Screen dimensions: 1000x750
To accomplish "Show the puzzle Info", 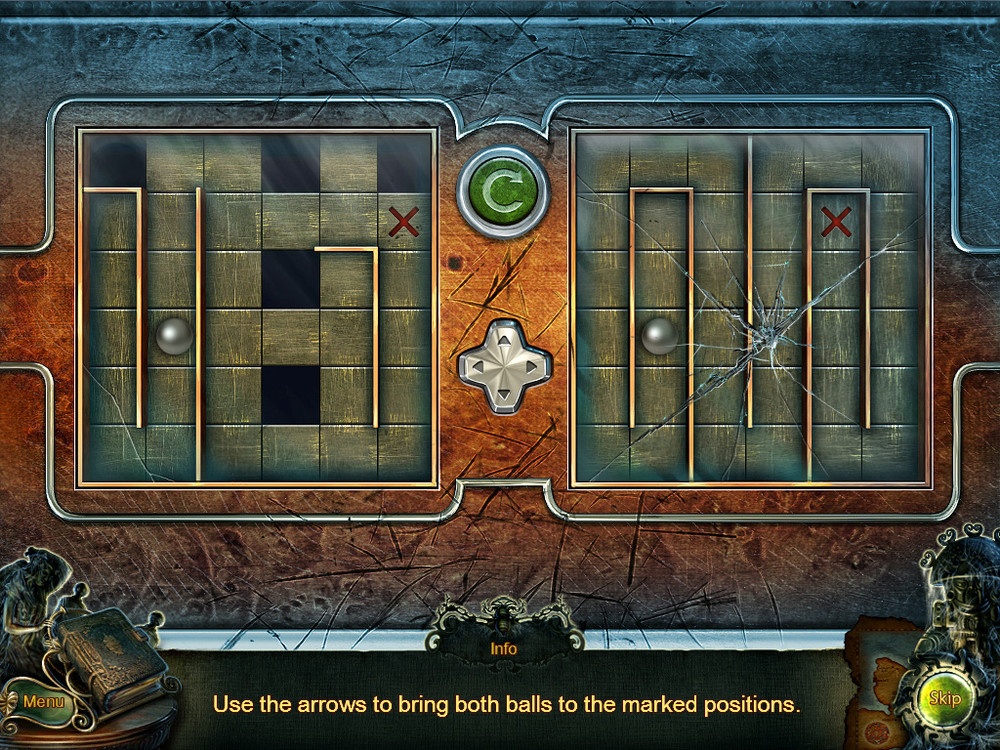I will tap(503, 648).
